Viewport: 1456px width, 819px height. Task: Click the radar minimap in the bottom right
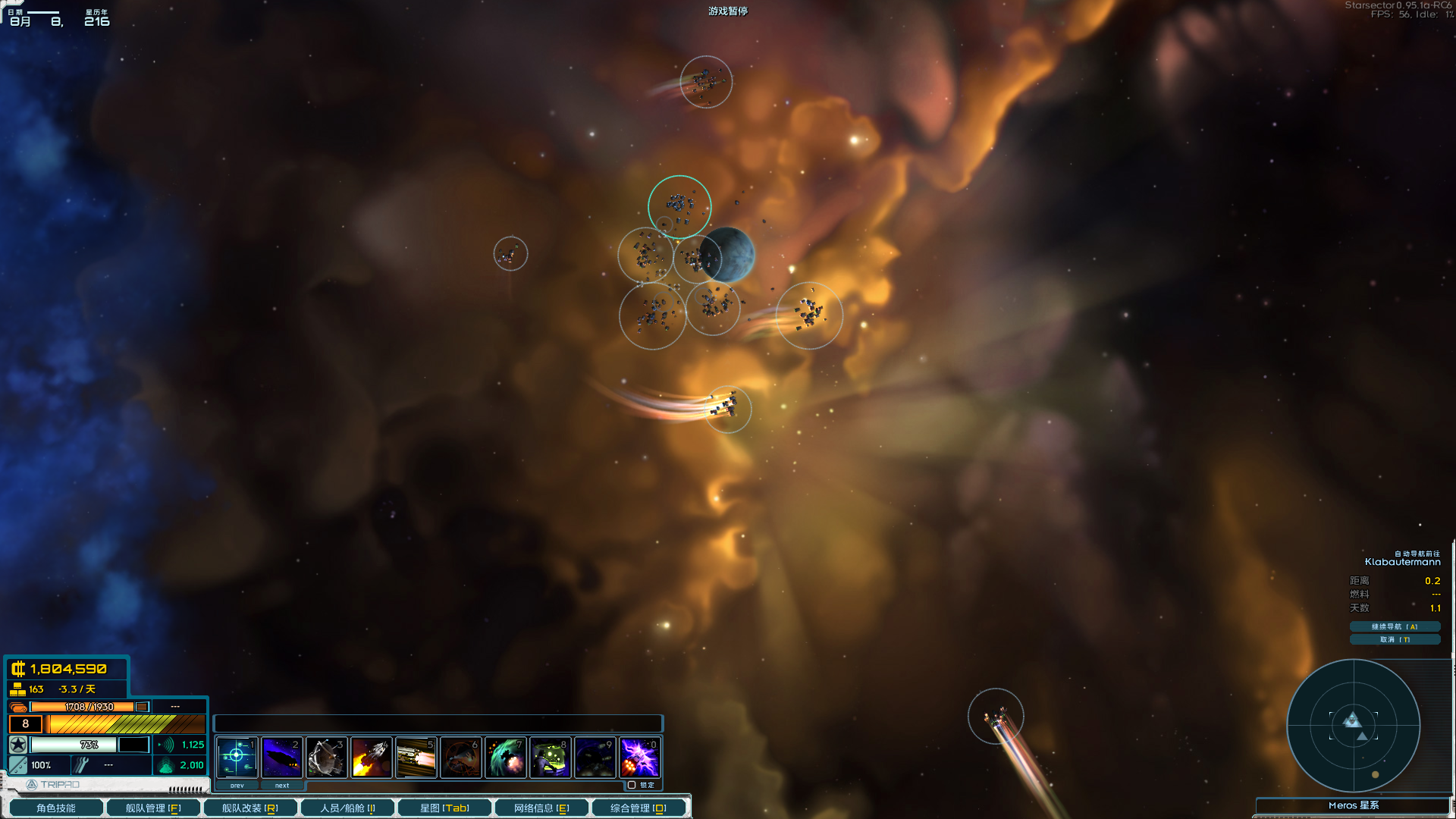point(1354,726)
